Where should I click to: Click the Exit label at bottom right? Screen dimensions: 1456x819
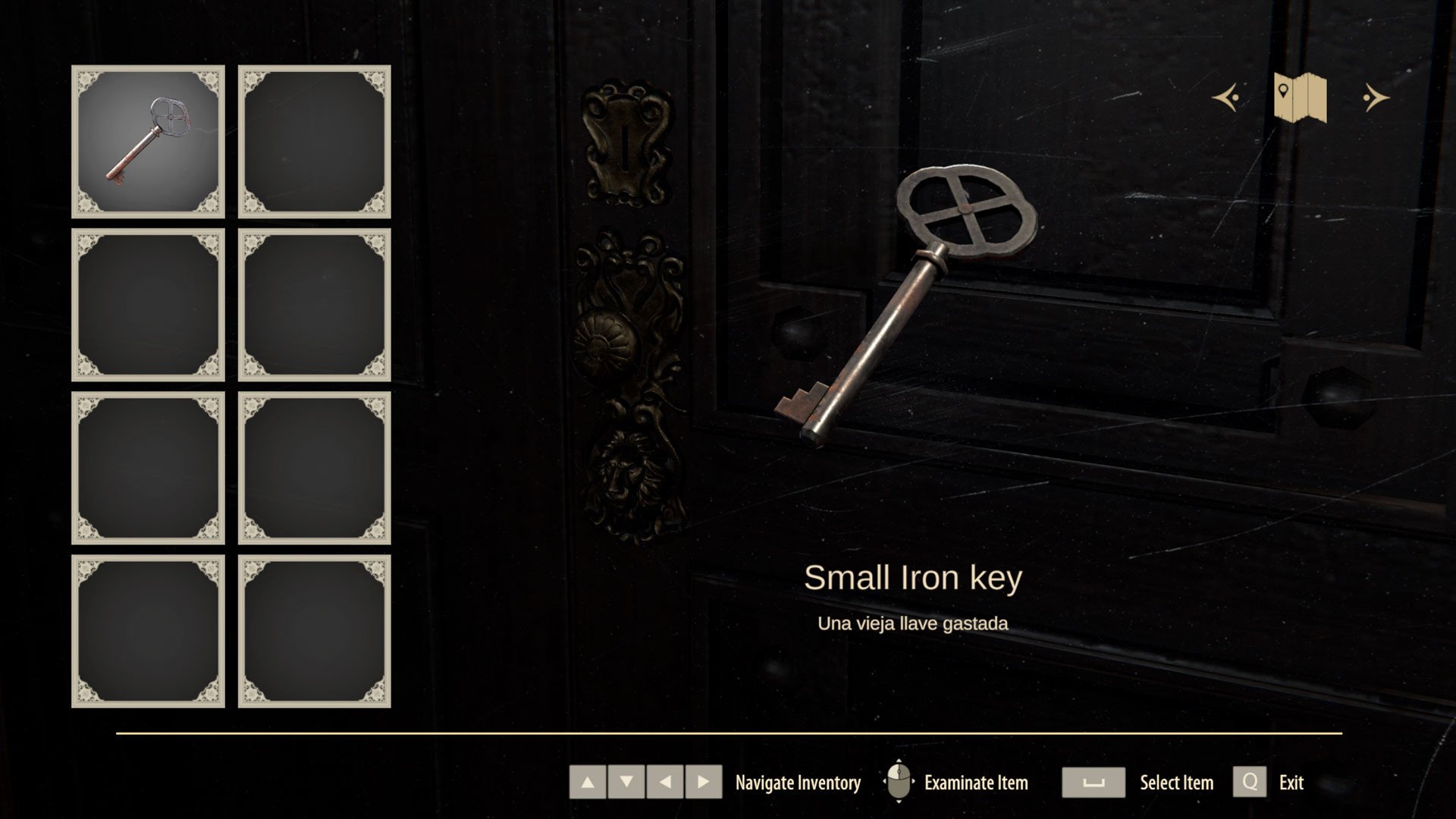(x=1291, y=783)
